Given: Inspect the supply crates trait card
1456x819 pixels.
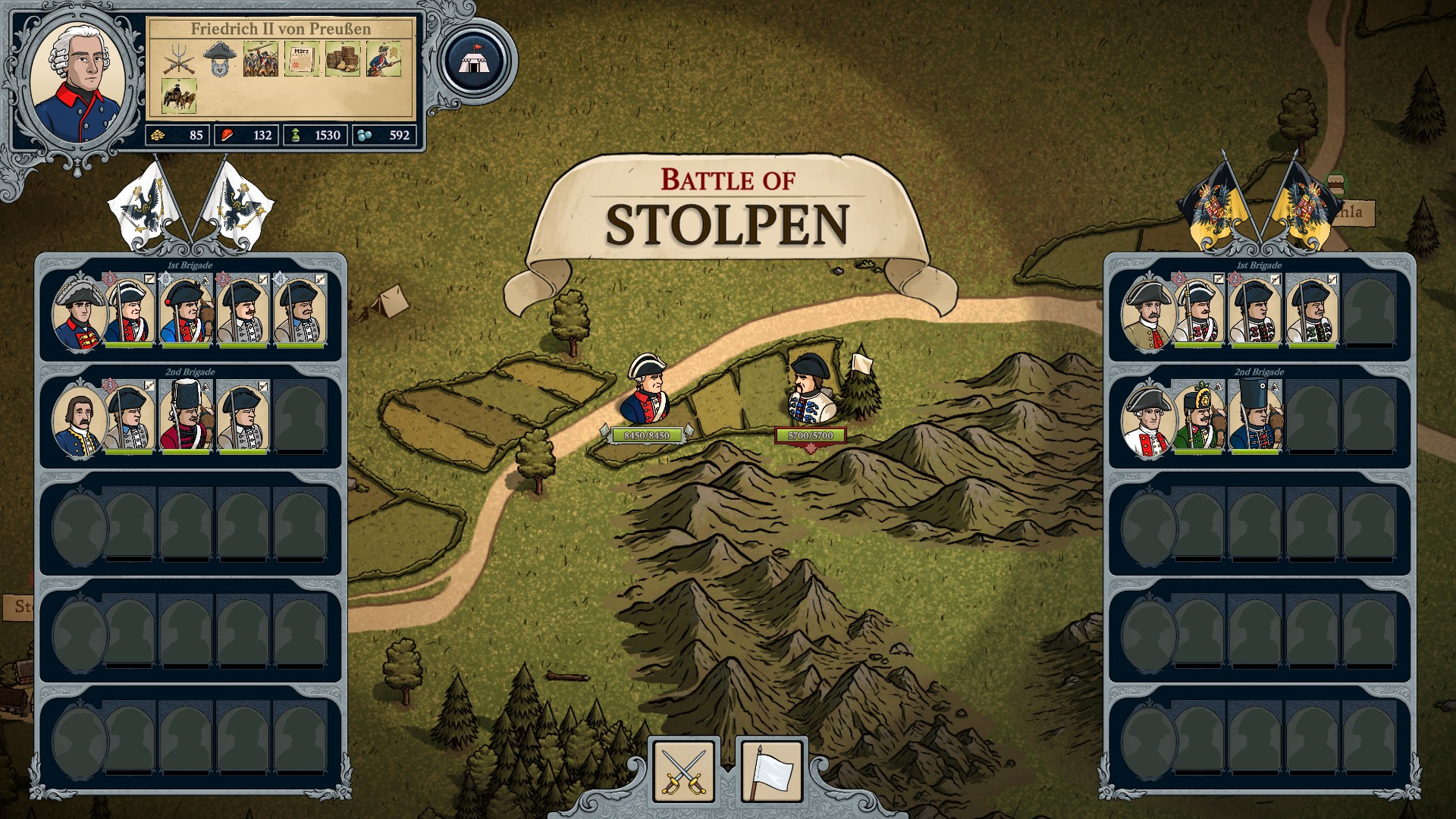Looking at the screenshot, I should coord(343,59).
